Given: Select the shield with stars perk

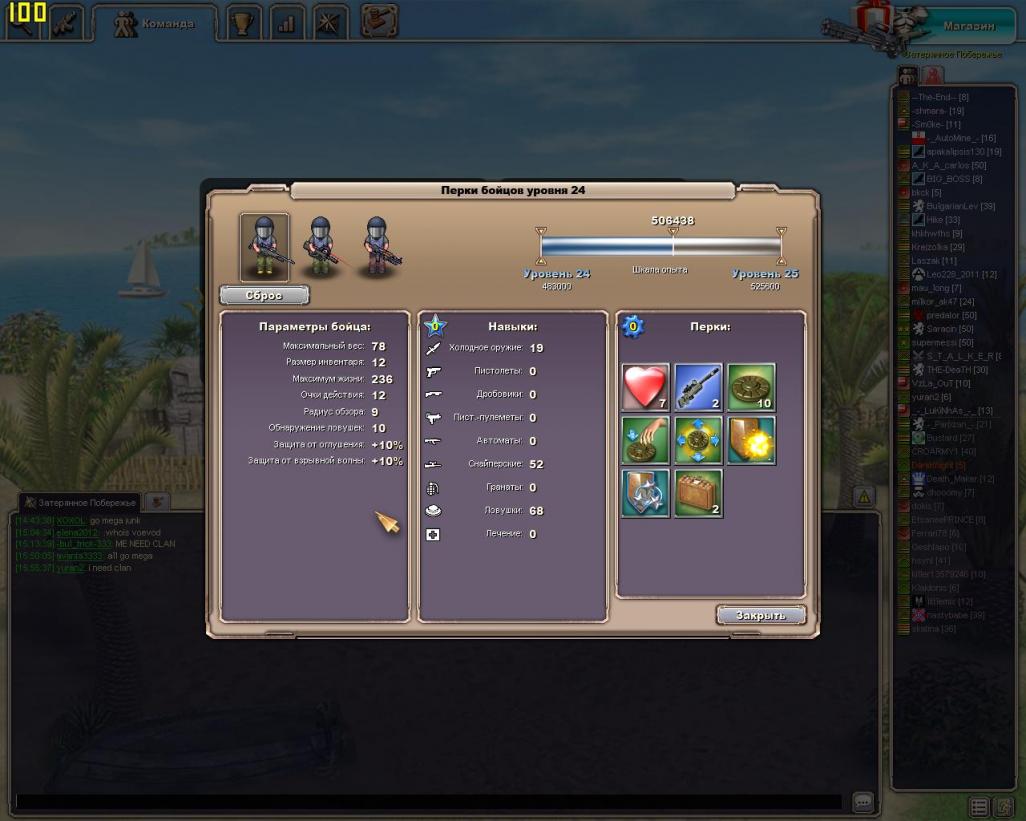Looking at the screenshot, I should tap(645, 493).
